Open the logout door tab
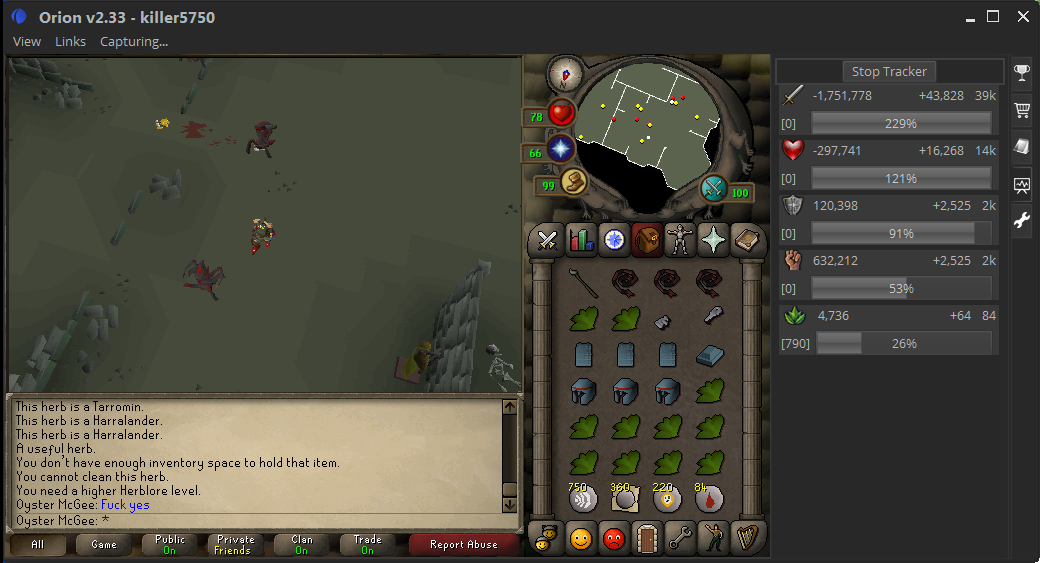1040x563 pixels. [647, 539]
